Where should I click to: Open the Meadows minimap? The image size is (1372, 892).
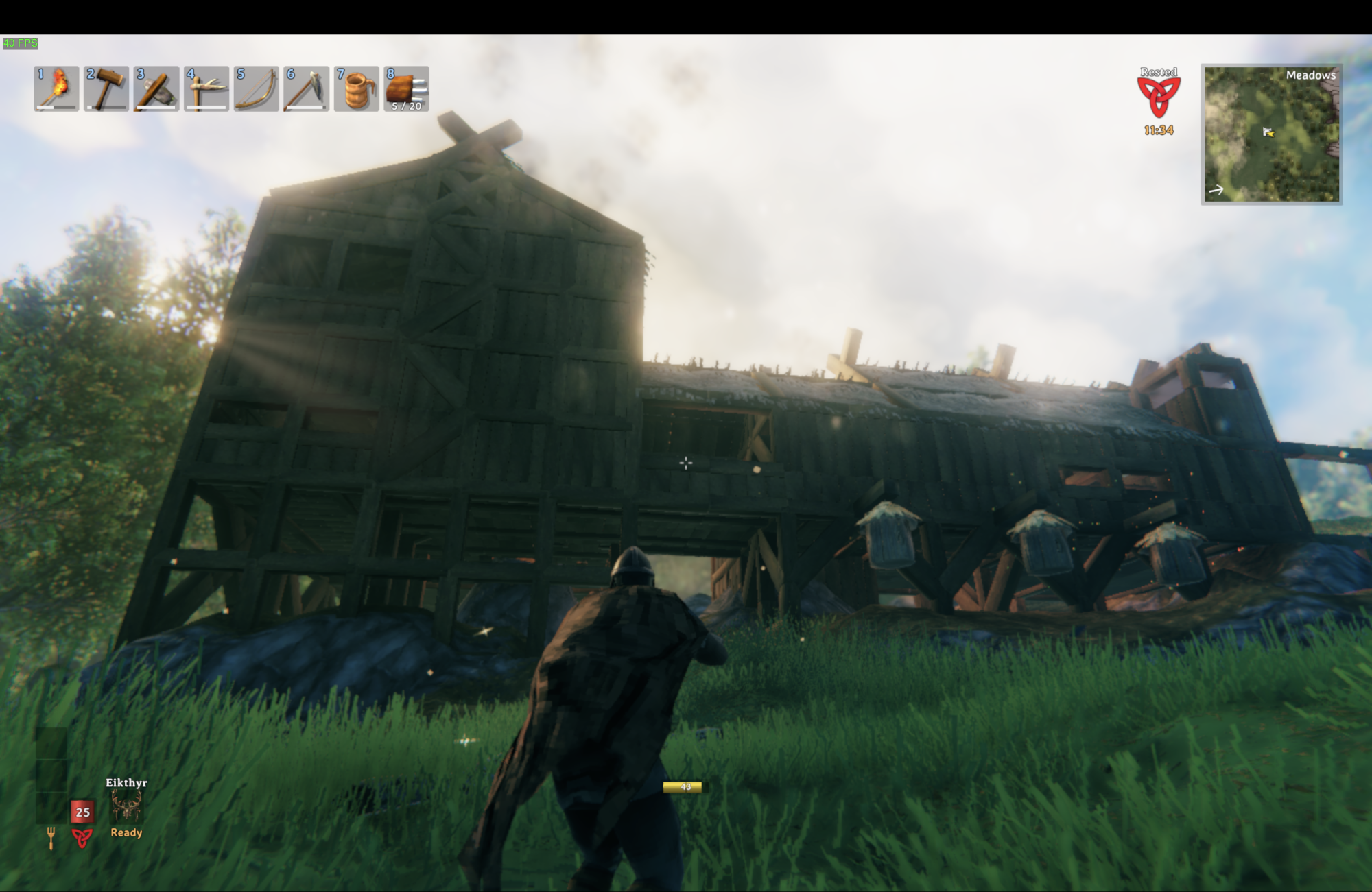click(1271, 134)
